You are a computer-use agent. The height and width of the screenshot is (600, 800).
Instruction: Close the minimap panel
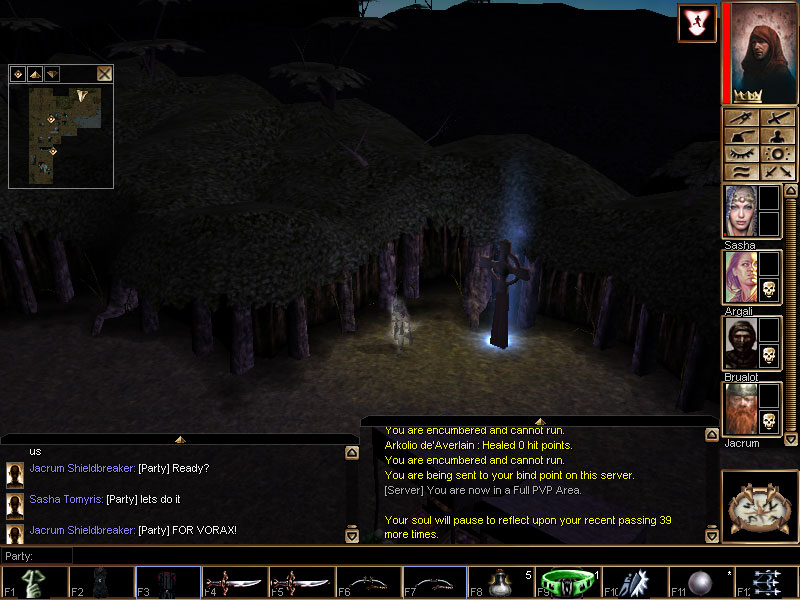coord(104,73)
